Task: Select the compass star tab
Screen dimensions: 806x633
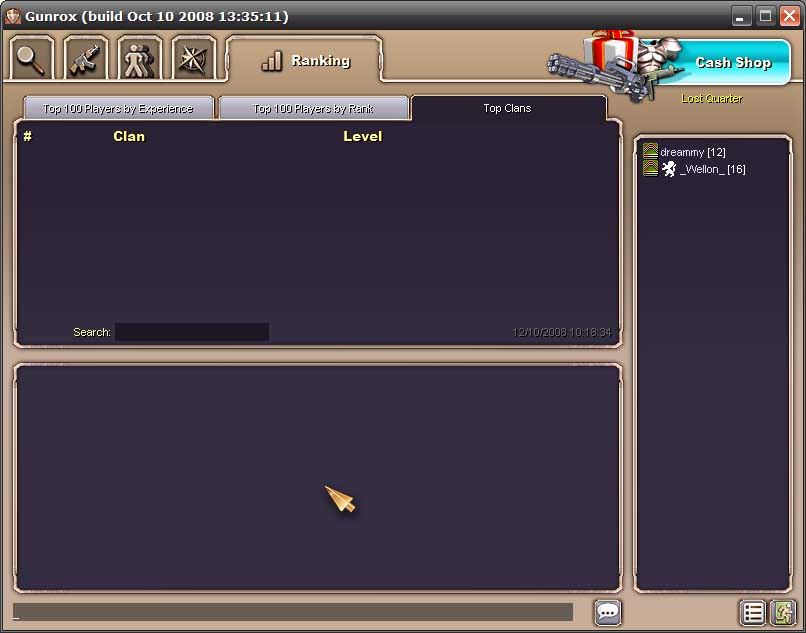Action: (x=193, y=58)
